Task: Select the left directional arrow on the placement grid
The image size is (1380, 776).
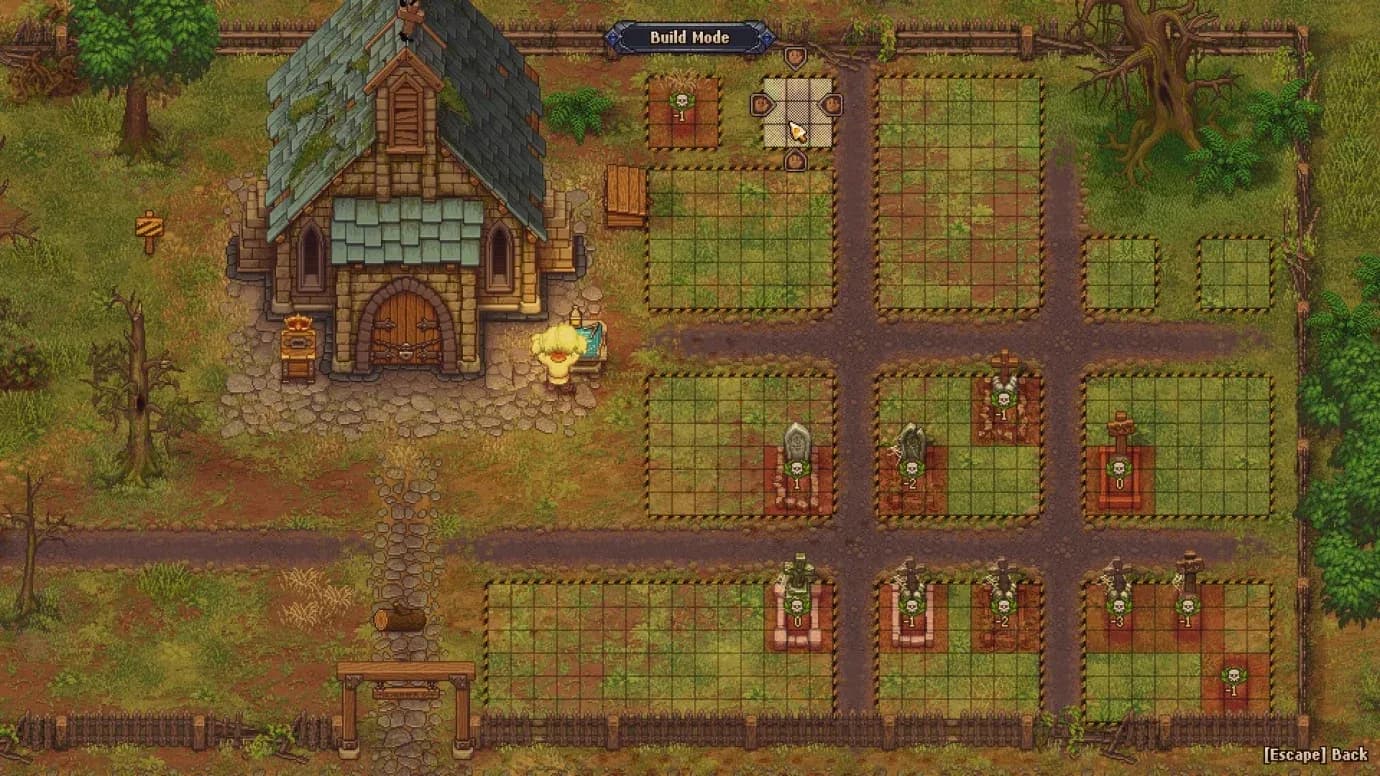Action: point(762,103)
